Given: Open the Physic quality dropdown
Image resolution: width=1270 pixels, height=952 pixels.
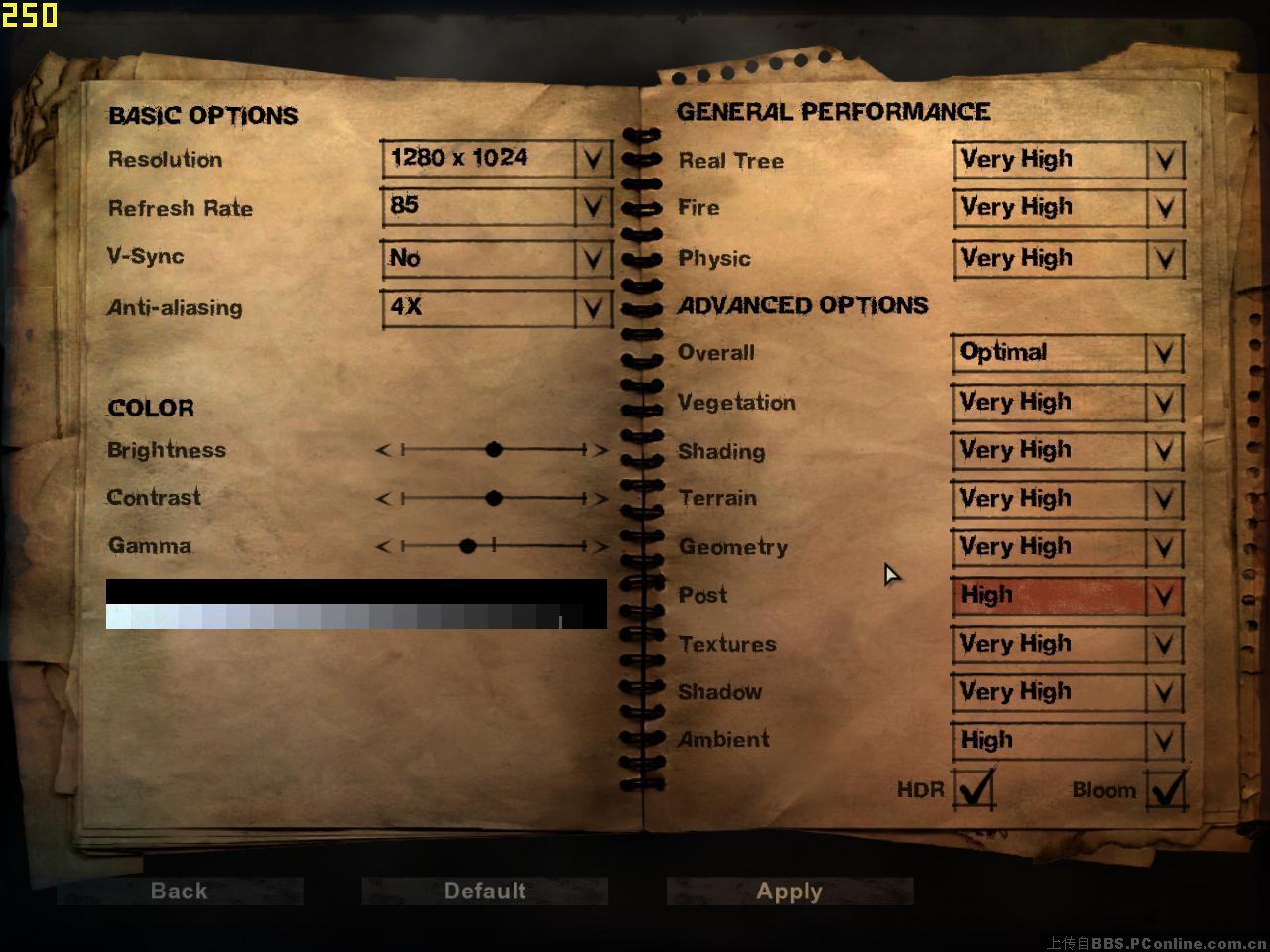Looking at the screenshot, I should pos(1068,258).
